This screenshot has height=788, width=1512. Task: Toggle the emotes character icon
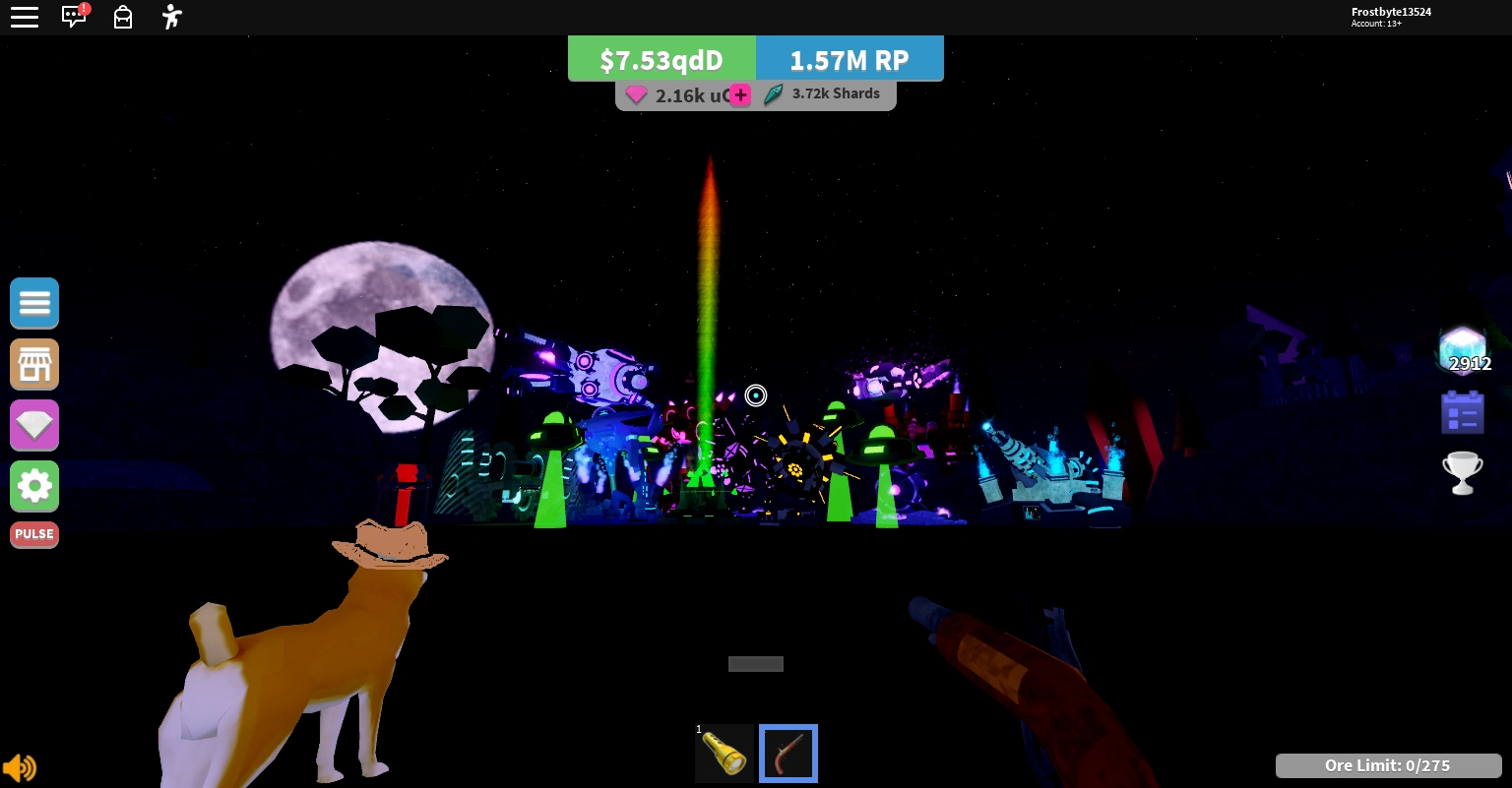tap(171, 17)
